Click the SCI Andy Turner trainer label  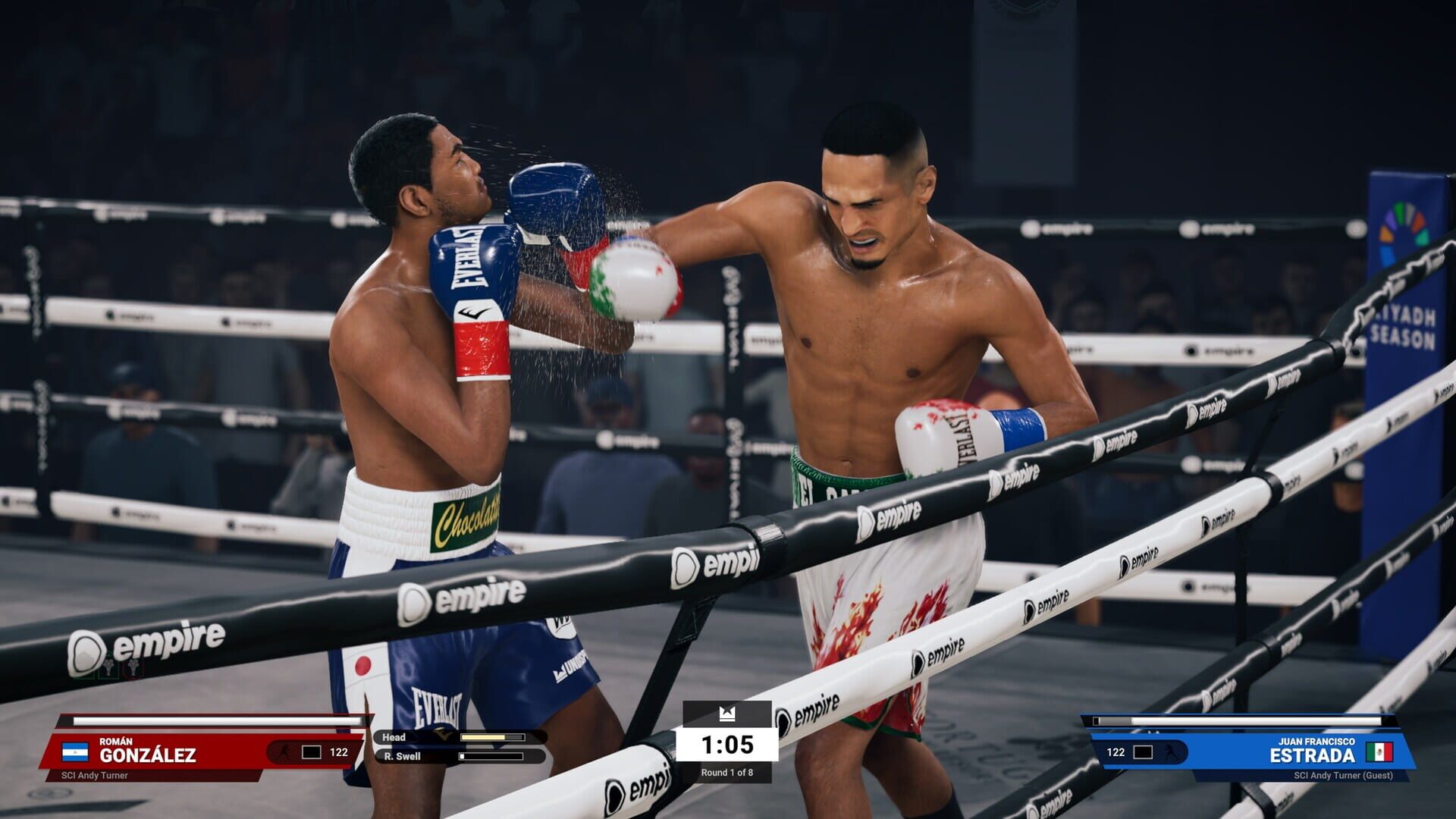(95, 775)
